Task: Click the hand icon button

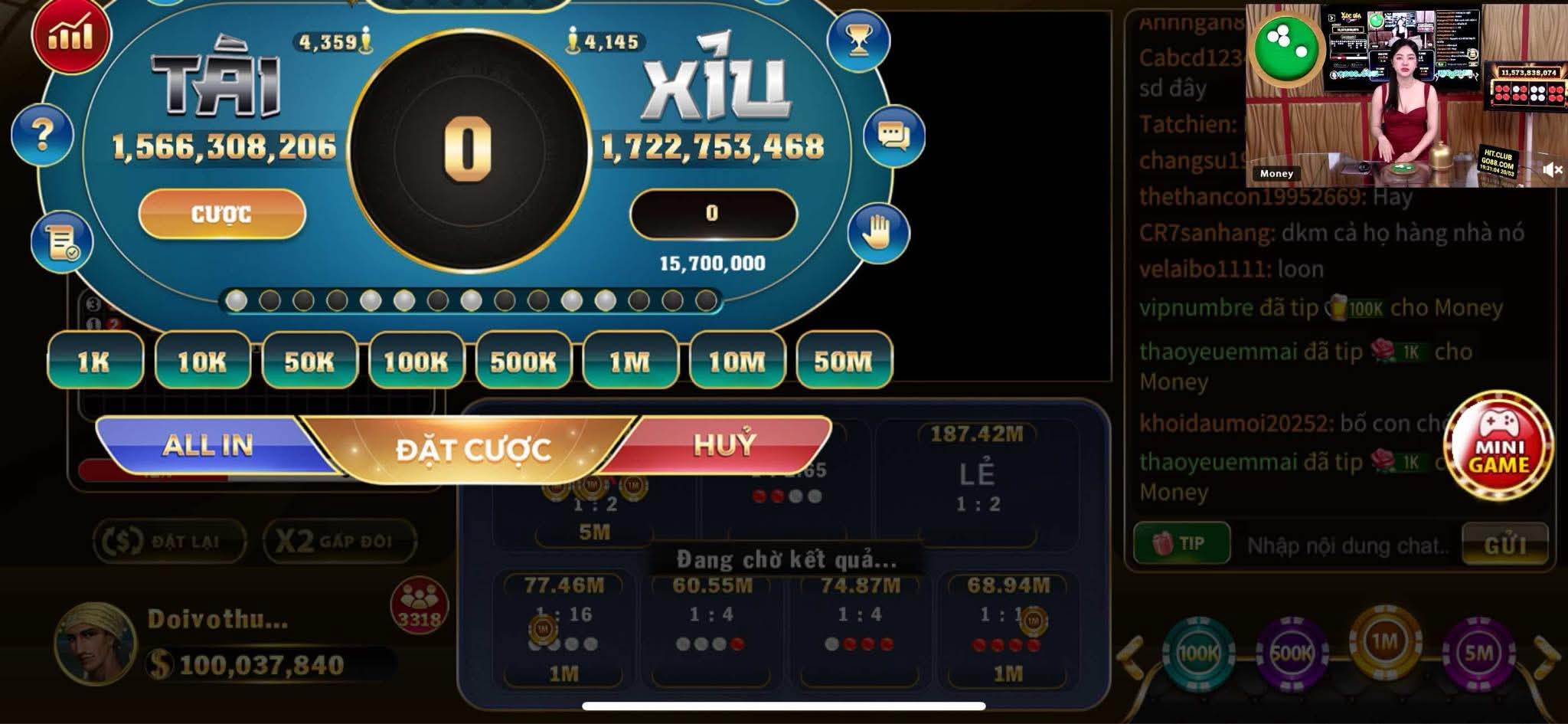Action: tap(877, 233)
